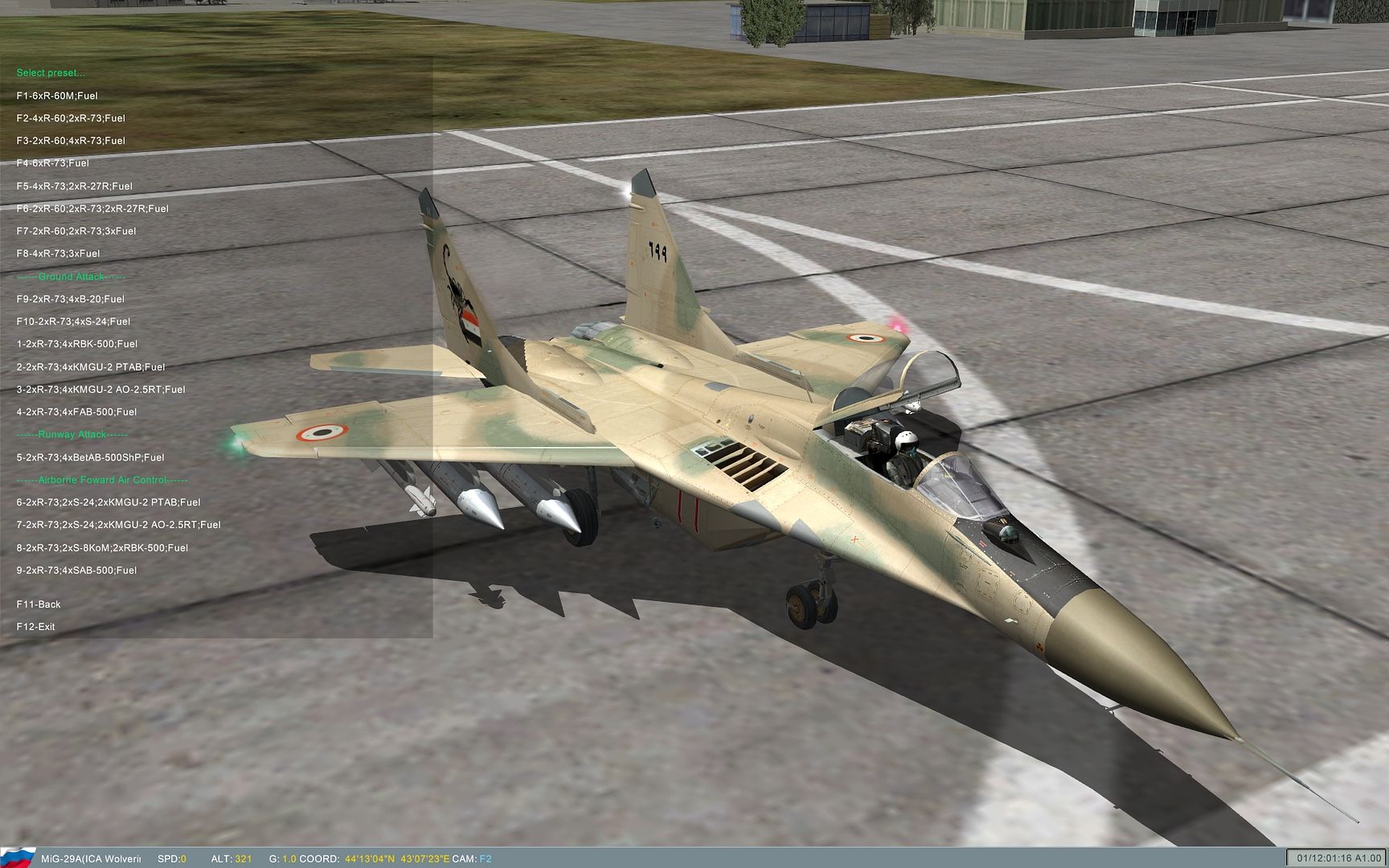Click the mission time display A1.00
Image resolution: width=1389 pixels, height=868 pixels.
[x=1335, y=858]
